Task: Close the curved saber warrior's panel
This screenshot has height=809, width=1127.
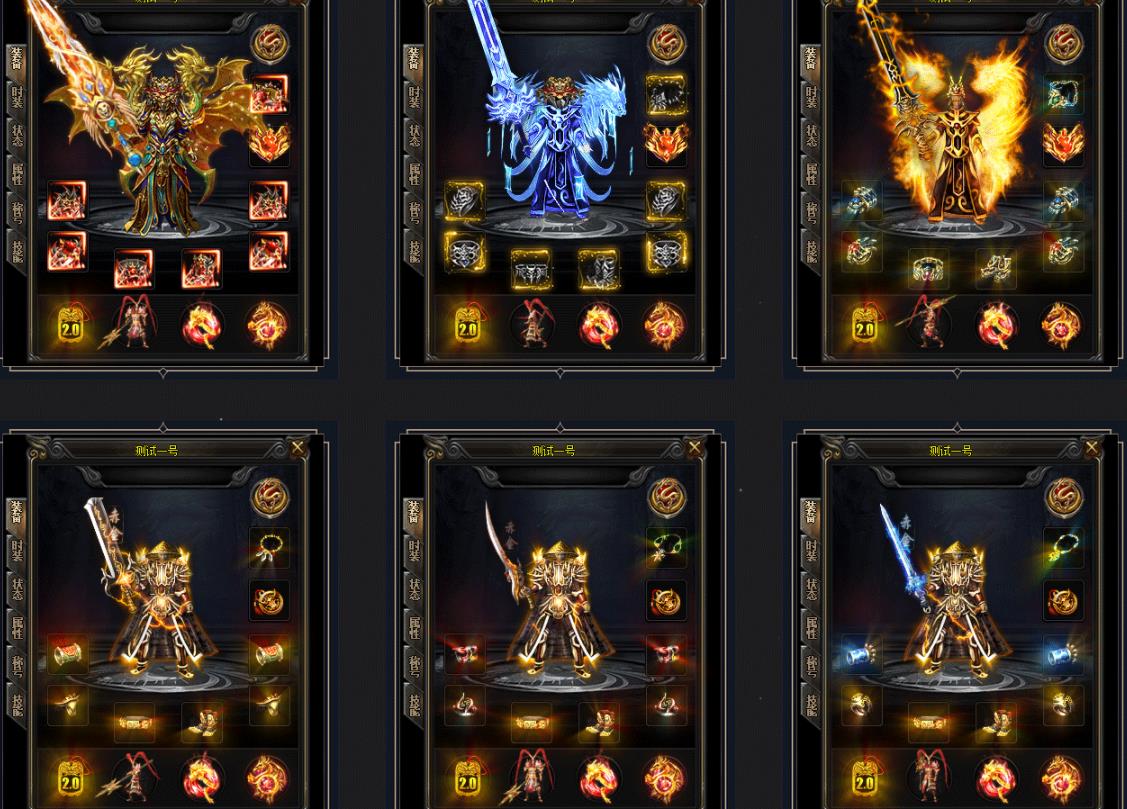Action: 694,448
